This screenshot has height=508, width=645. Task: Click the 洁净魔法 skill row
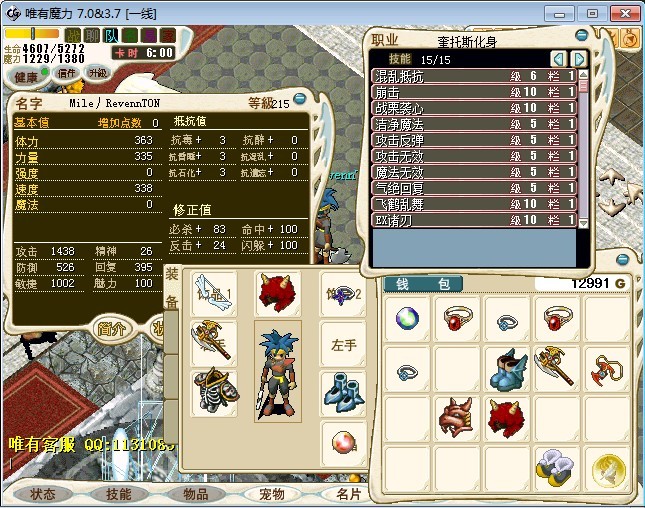point(472,123)
